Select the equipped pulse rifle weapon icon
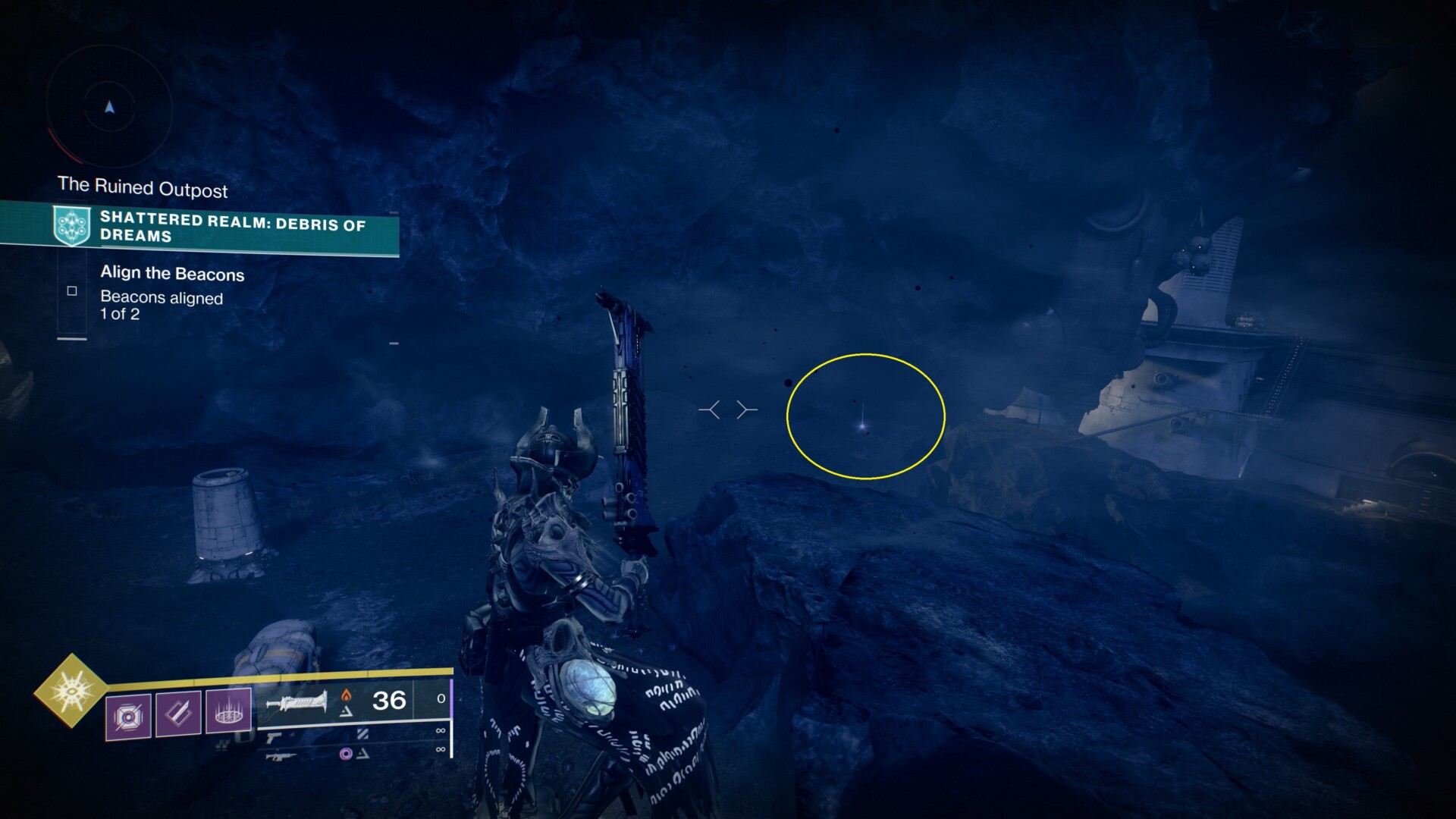 297,702
